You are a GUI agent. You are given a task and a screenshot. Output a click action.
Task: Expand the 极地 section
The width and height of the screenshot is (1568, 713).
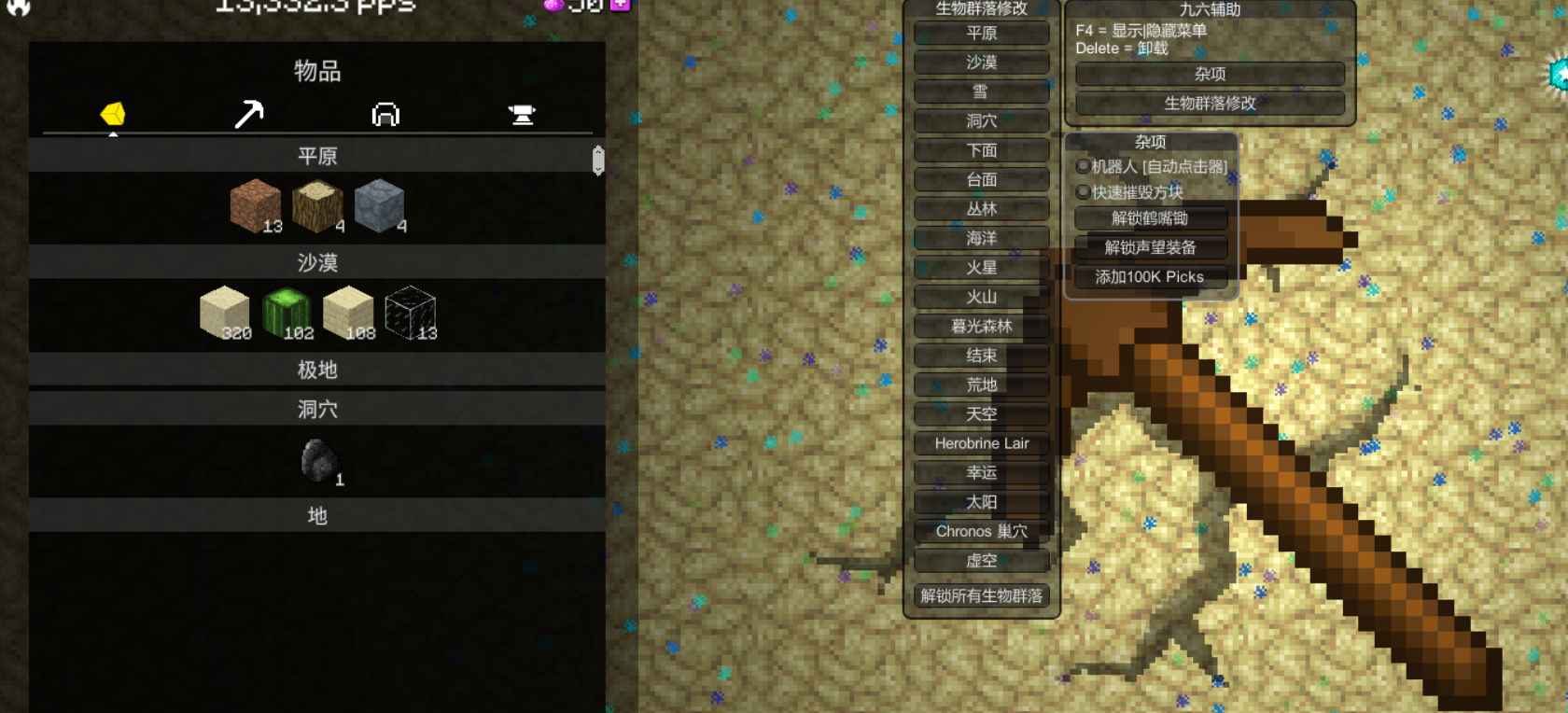(x=317, y=370)
